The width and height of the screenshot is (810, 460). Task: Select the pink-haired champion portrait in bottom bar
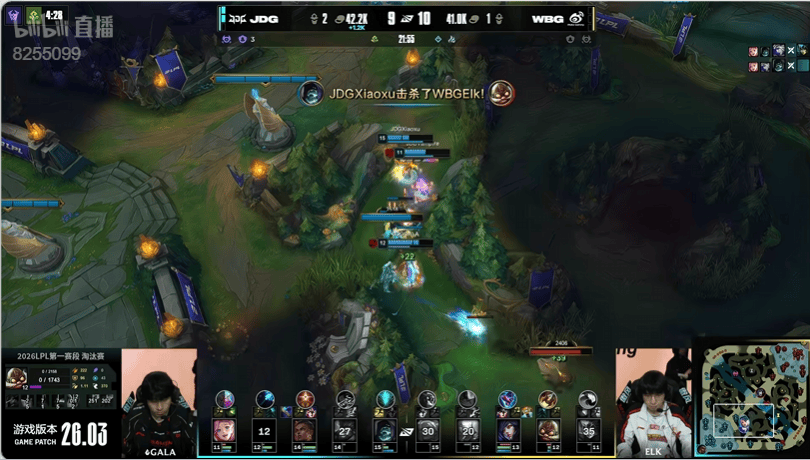[223, 431]
